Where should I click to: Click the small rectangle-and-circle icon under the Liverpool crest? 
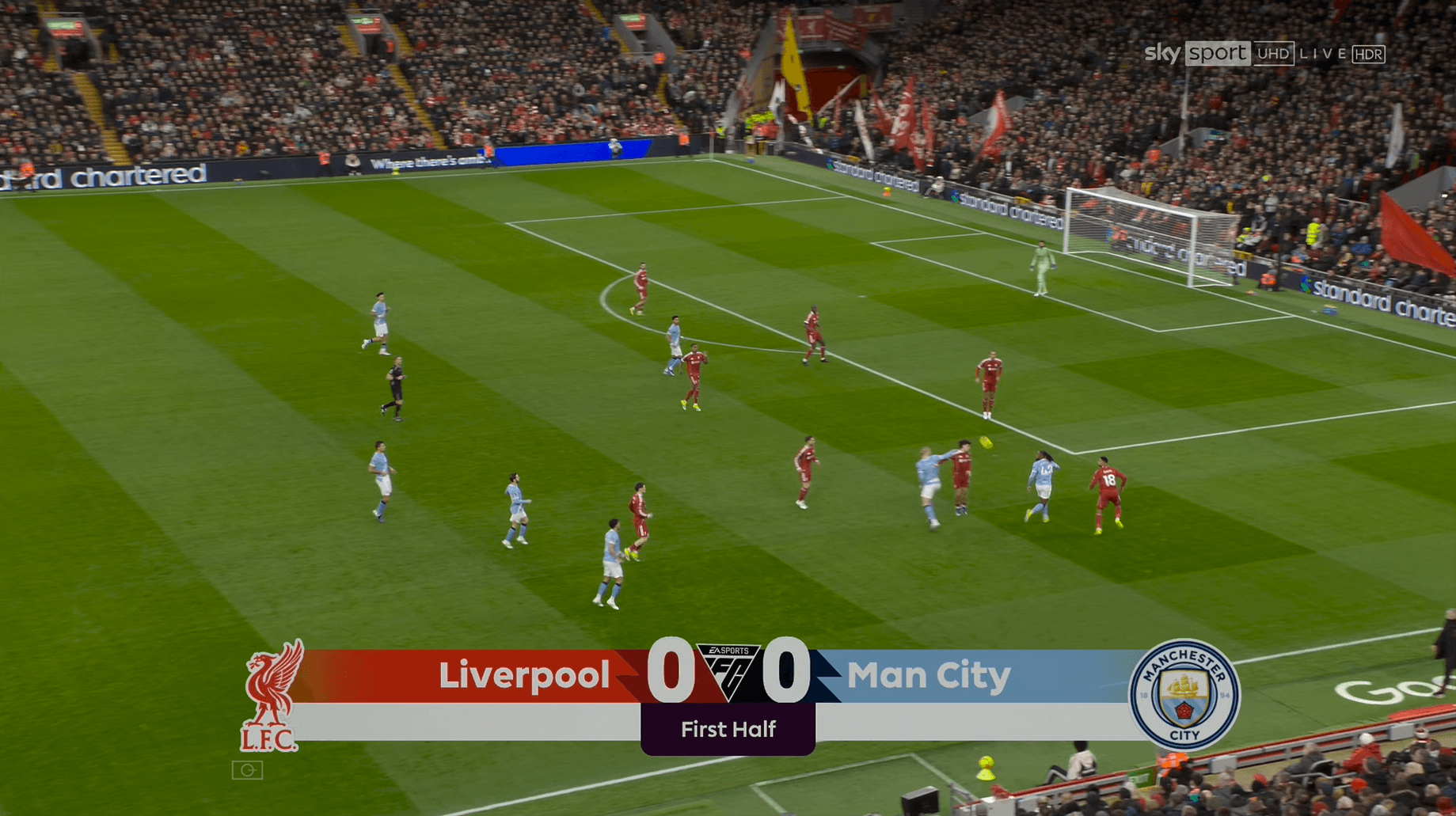pyautogui.click(x=247, y=770)
